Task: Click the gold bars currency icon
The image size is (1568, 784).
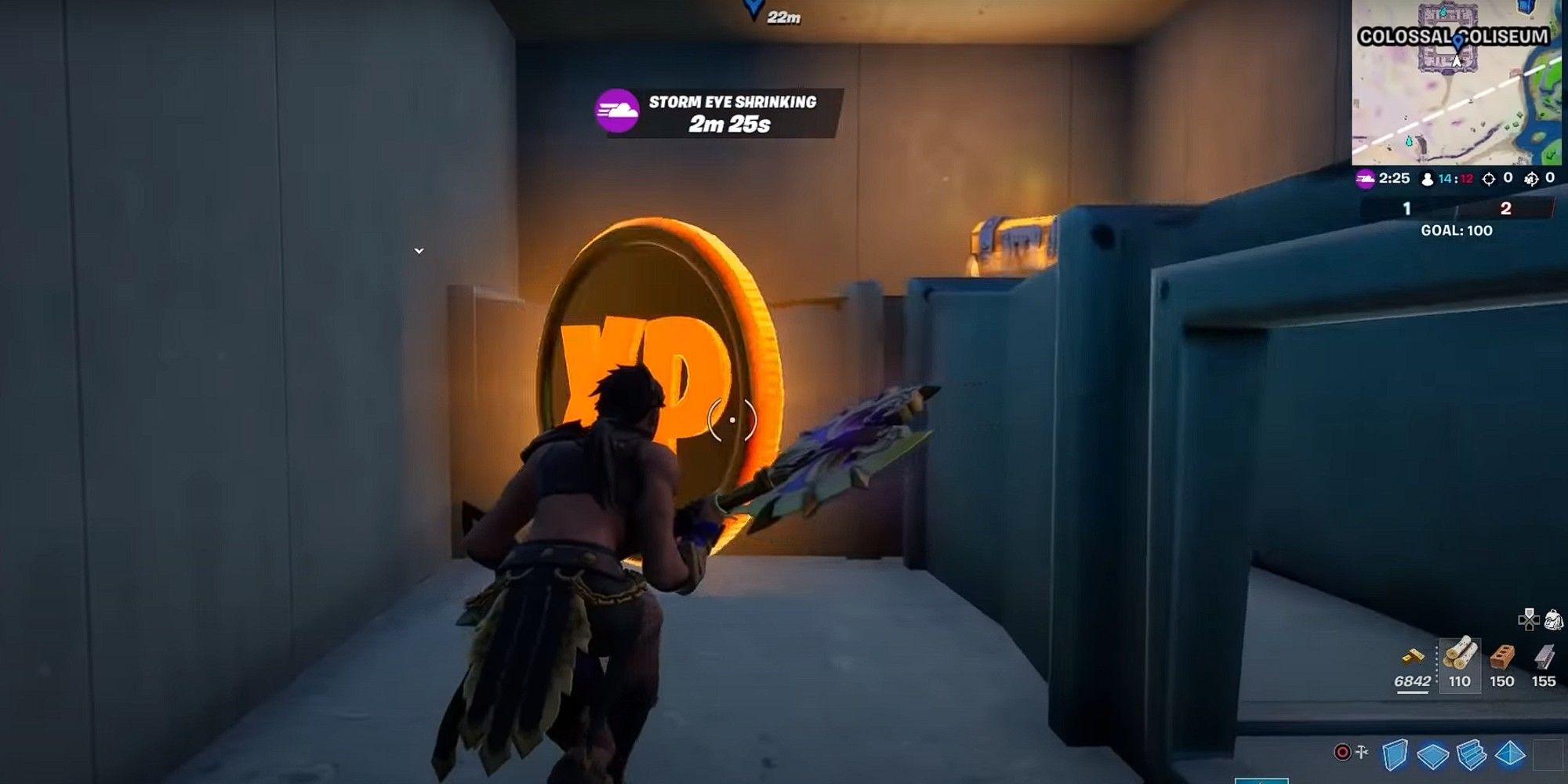Action: (1413, 655)
